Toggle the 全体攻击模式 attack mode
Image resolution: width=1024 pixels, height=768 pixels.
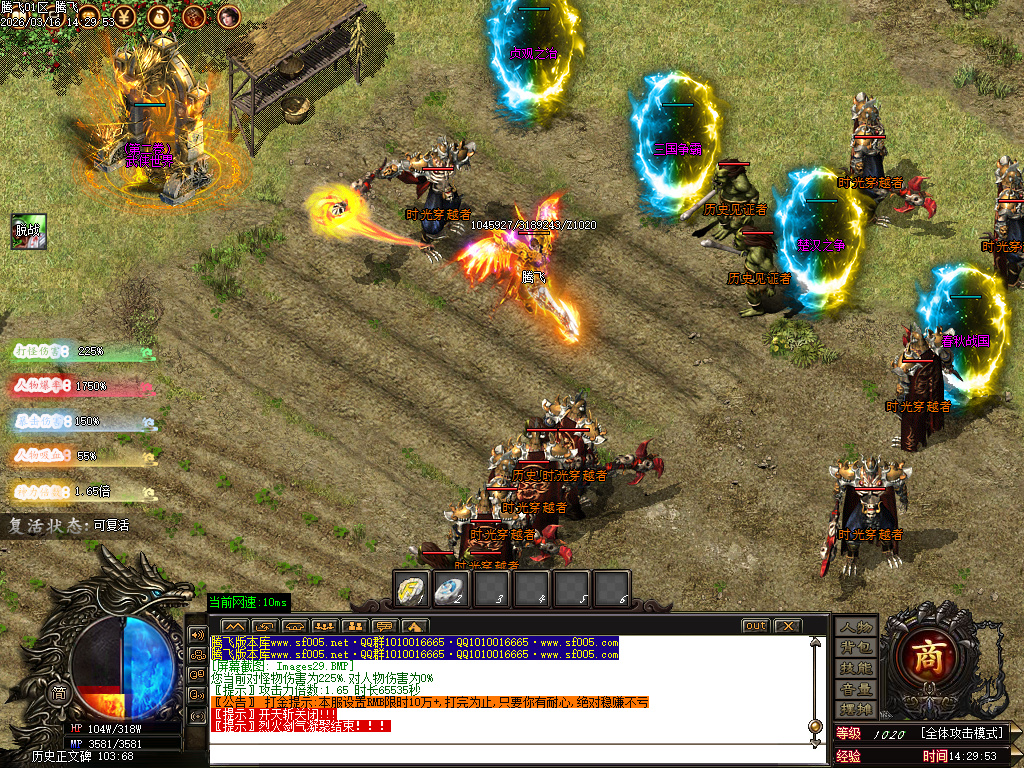962,734
